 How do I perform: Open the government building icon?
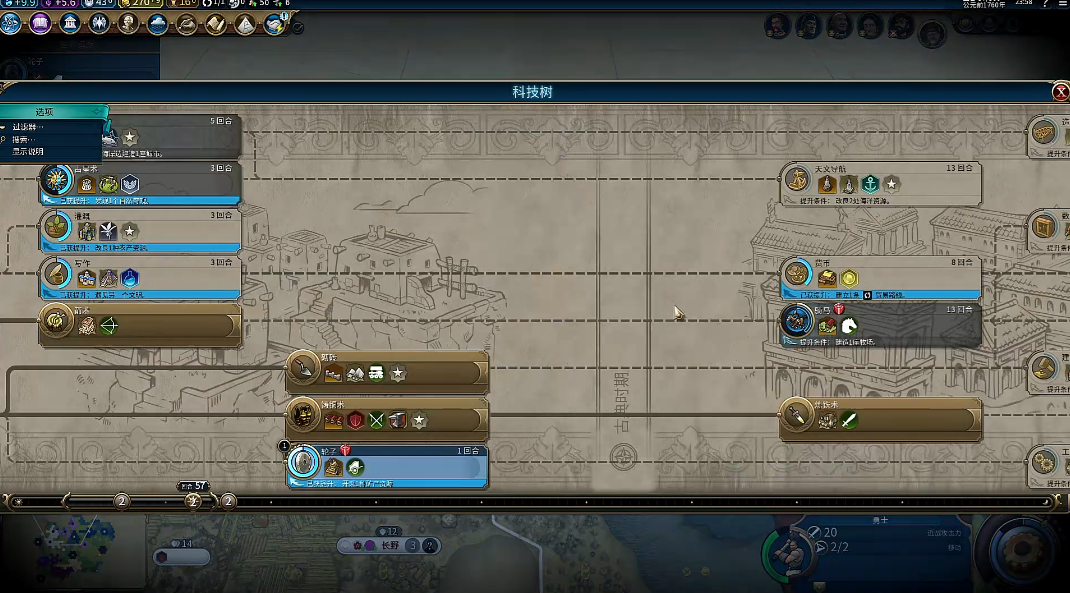click(70, 24)
